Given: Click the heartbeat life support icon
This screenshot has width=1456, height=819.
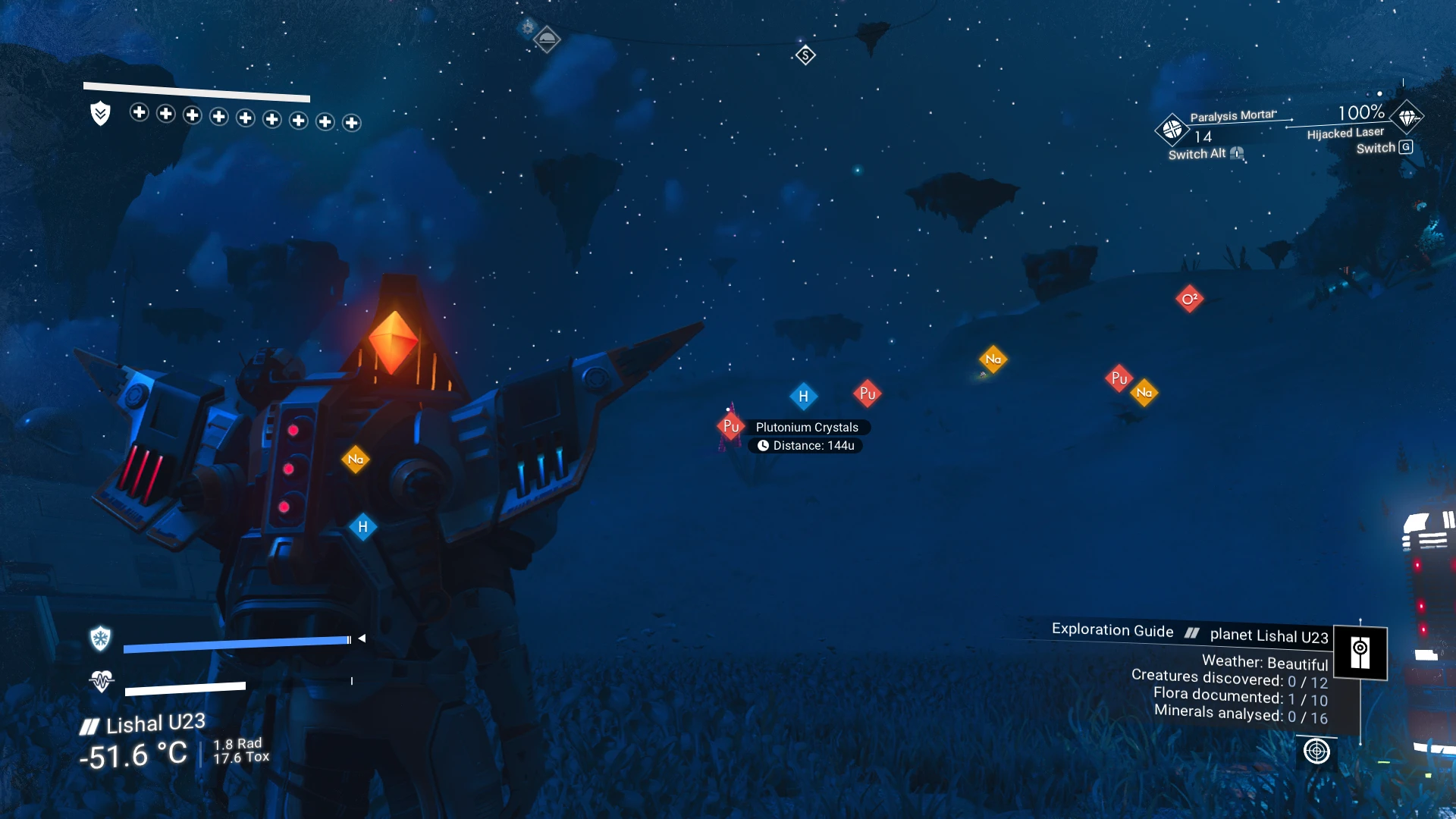Looking at the screenshot, I should click(101, 680).
